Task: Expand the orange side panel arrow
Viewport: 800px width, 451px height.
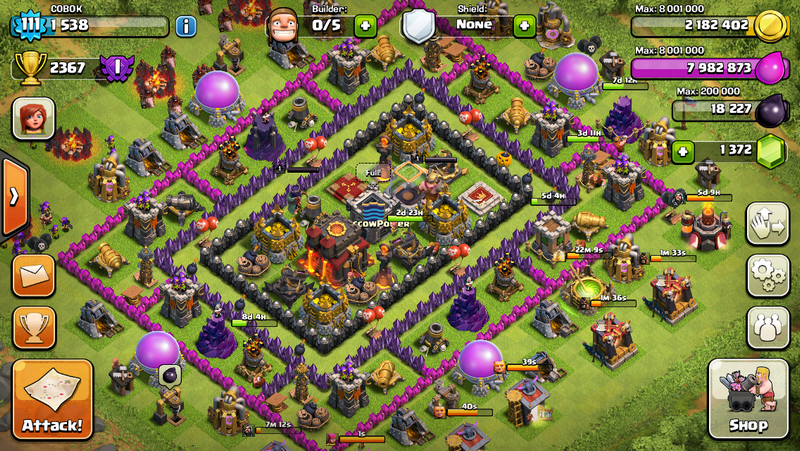Action: pyautogui.click(x=13, y=196)
